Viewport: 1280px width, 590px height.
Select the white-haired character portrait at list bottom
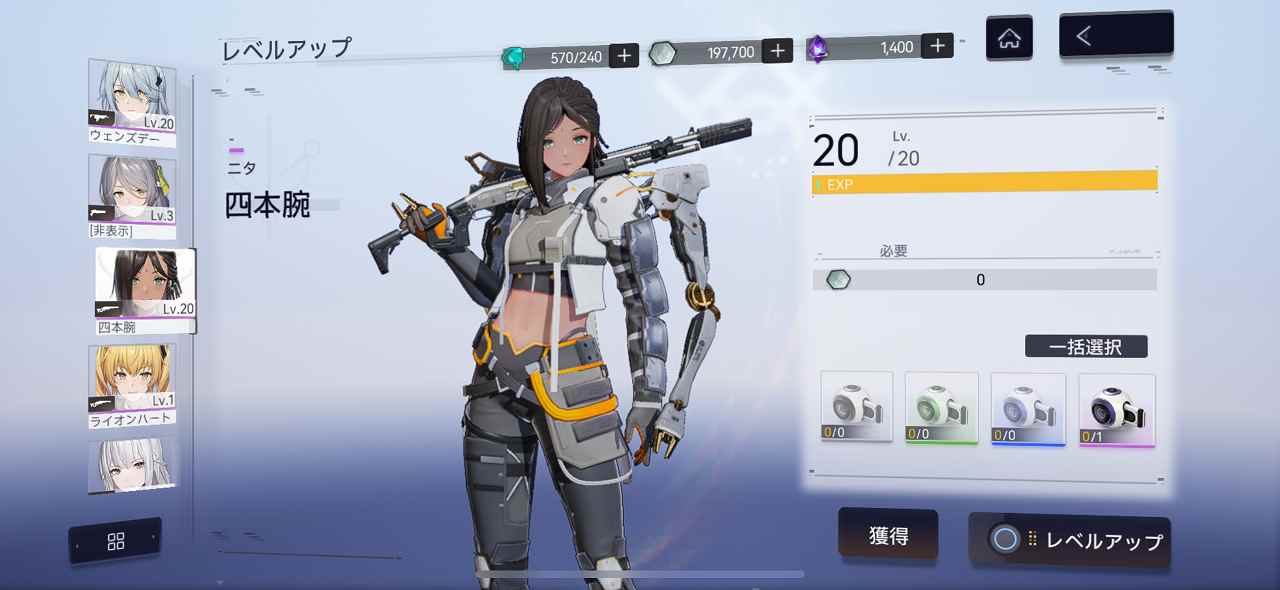pos(132,466)
